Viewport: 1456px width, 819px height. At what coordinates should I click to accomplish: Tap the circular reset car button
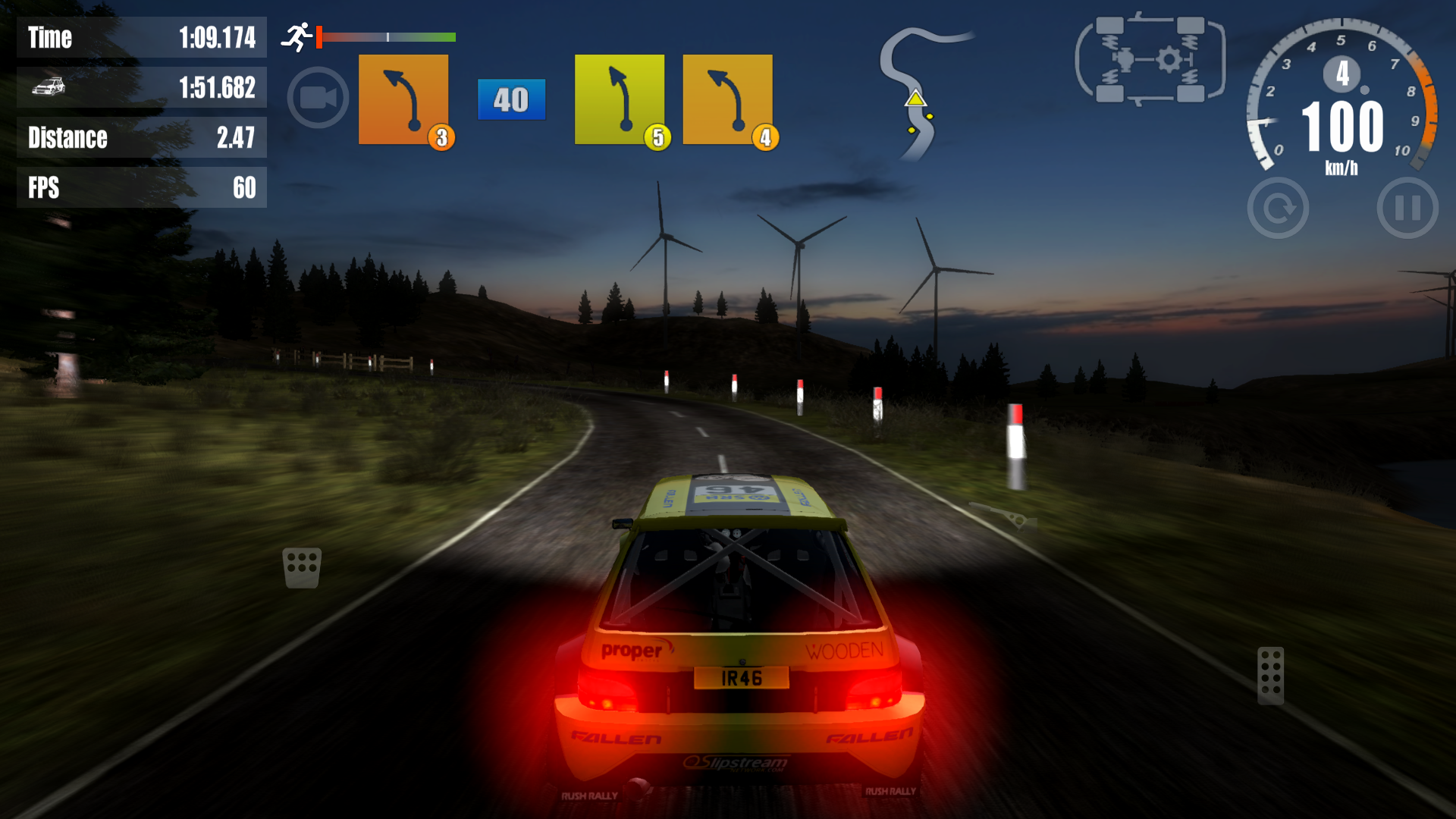pos(1278,208)
